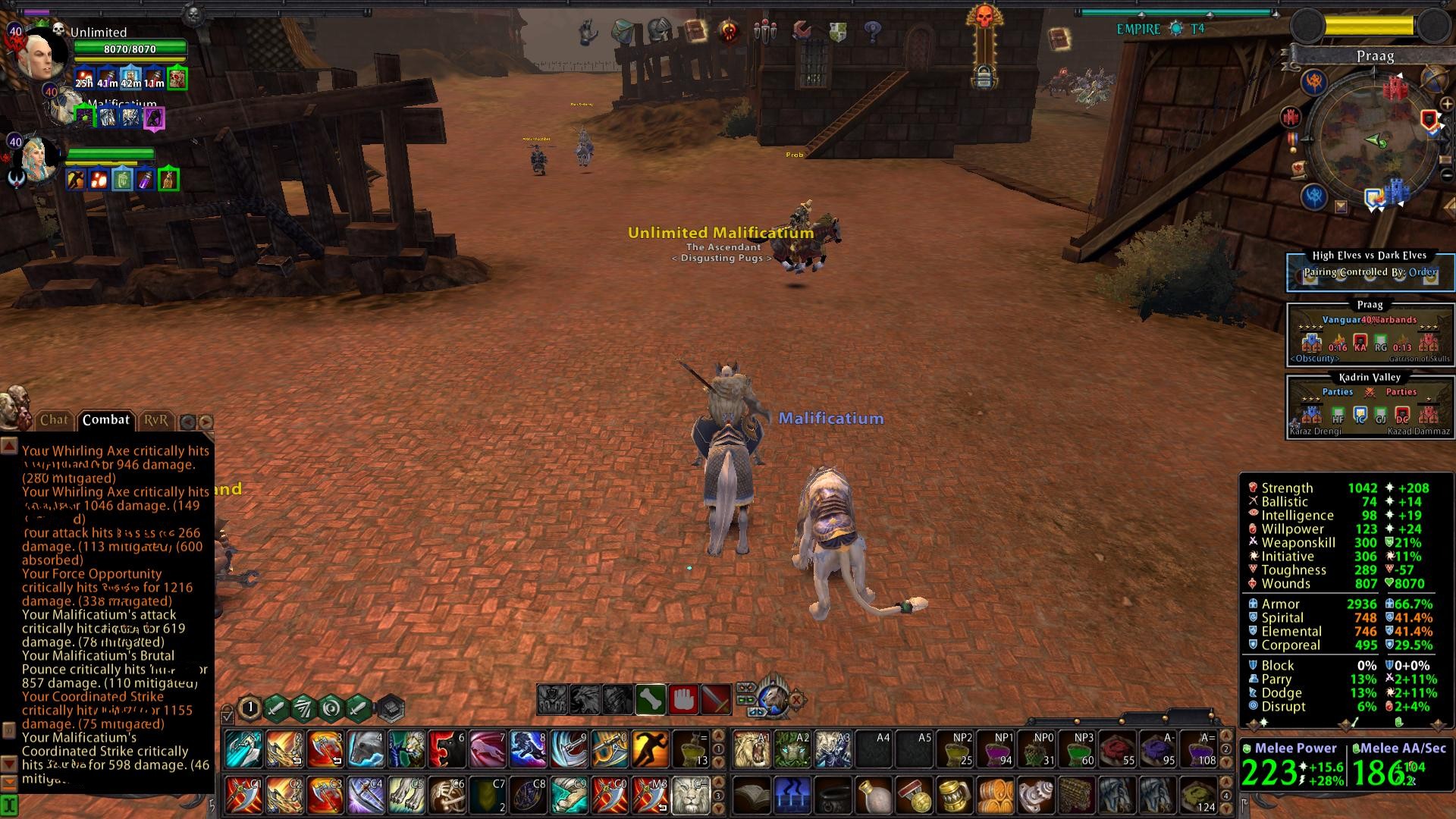1456x819 pixels.
Task: Open the help question mark menu
Action: [873, 31]
